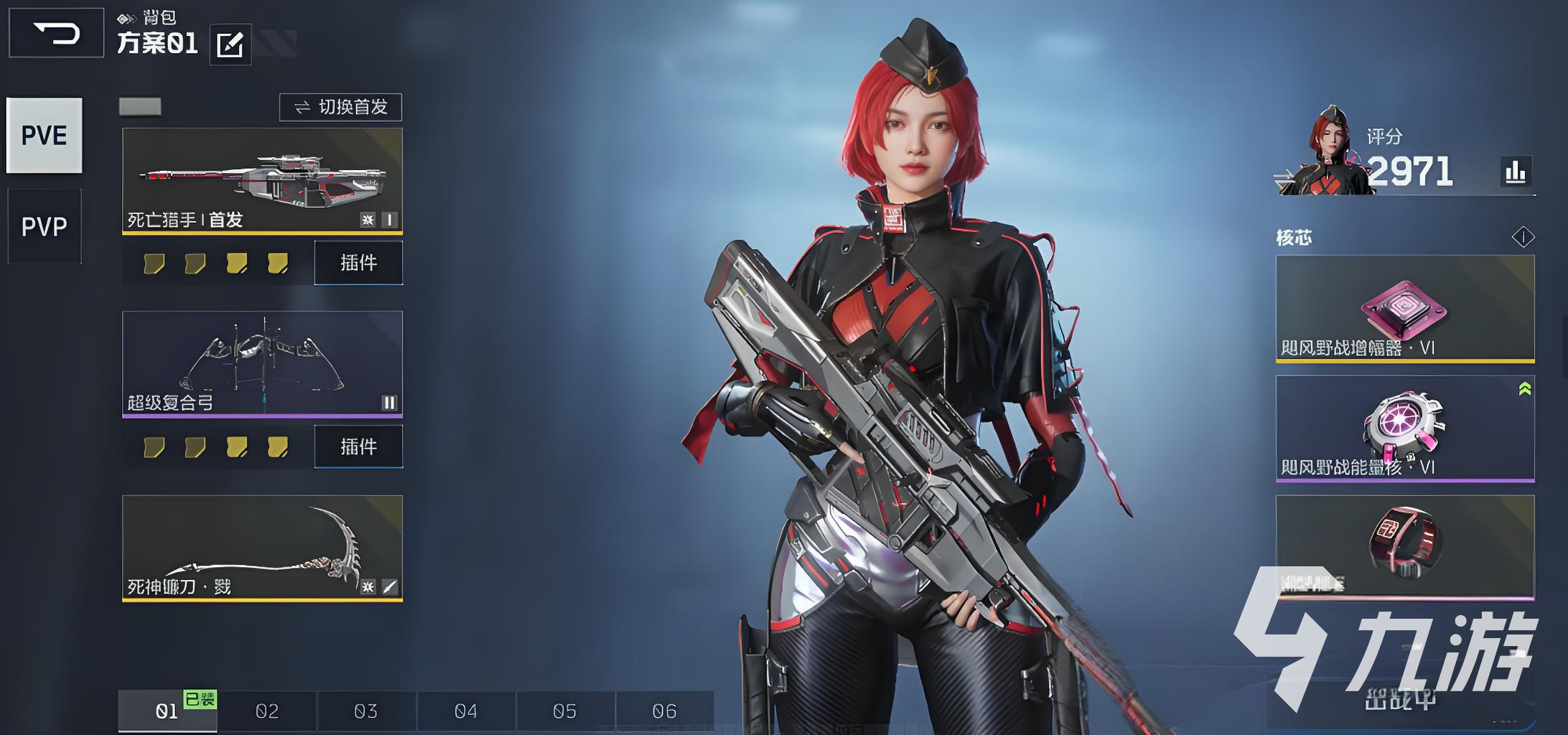Viewport: 1568px width, 735px height.
Task: Select the 飓风野战能量核·VI core slot
Action: [x=1405, y=429]
